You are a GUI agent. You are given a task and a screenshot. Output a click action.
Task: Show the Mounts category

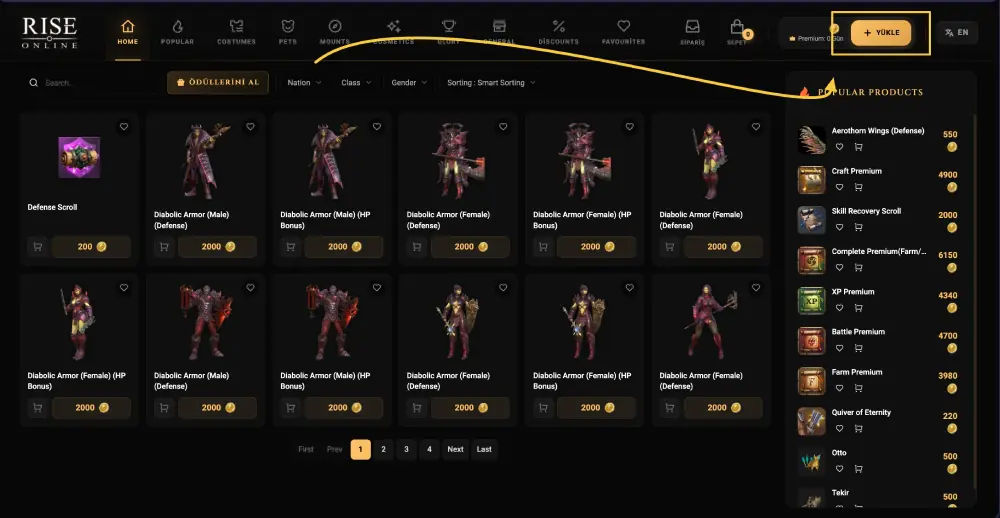(335, 32)
